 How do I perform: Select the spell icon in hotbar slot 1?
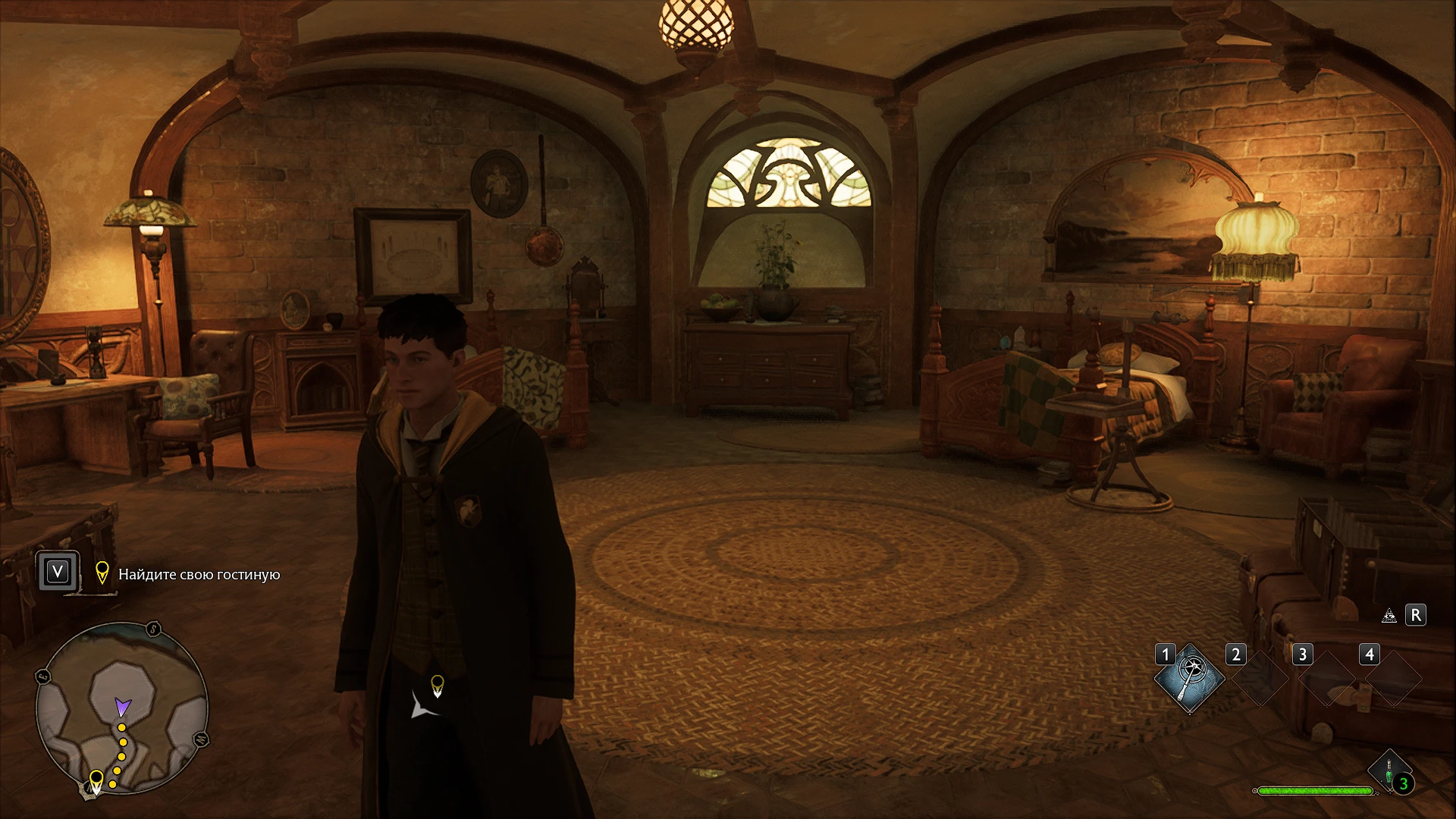coord(1190,678)
